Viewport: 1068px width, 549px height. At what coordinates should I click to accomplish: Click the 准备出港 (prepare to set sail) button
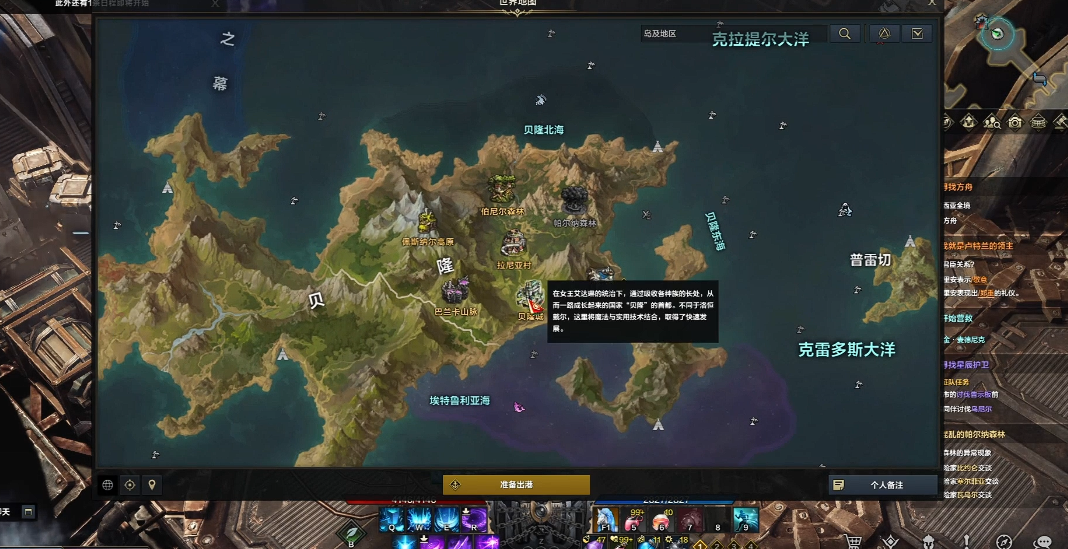click(516, 484)
